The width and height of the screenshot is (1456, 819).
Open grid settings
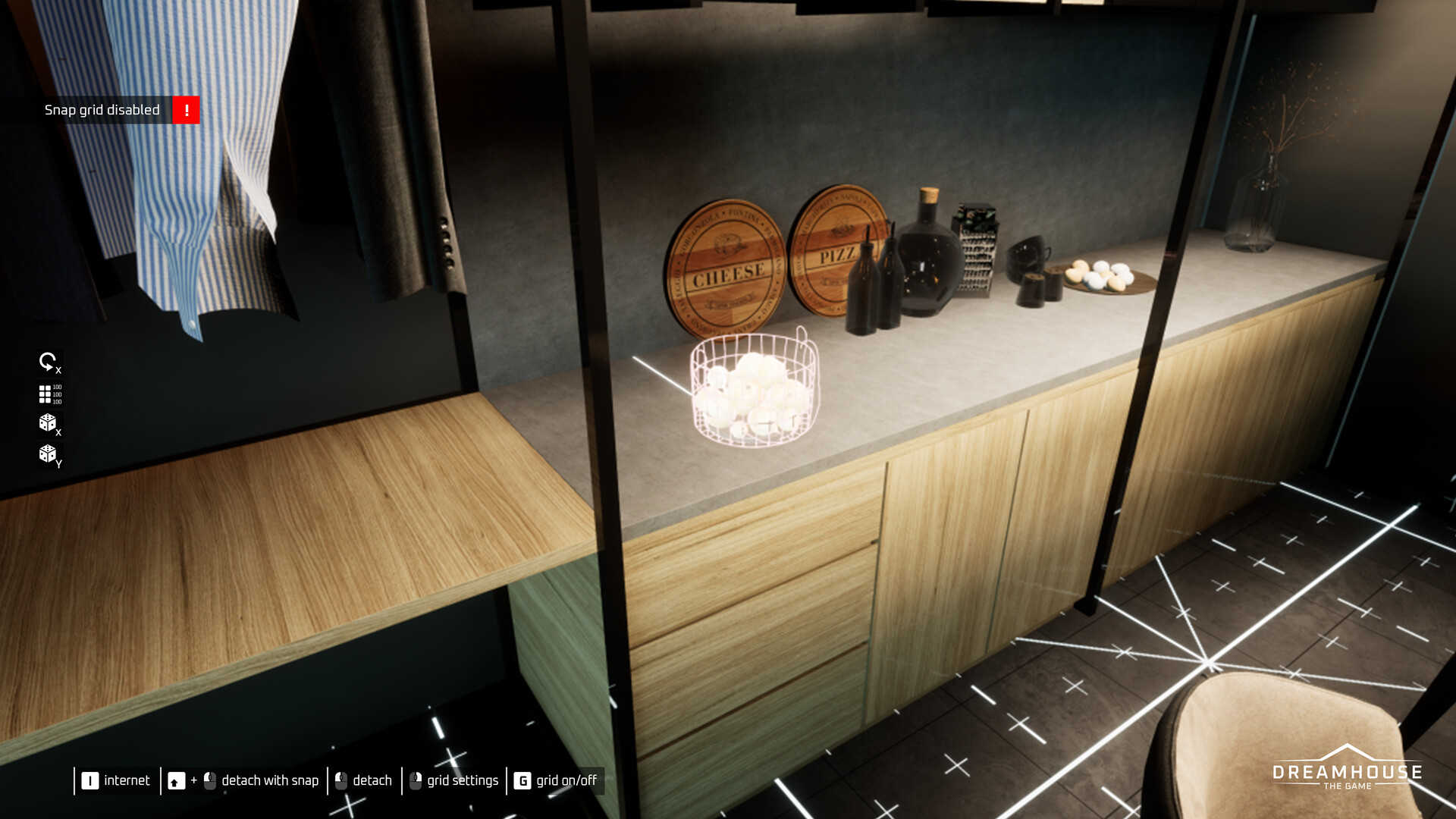[x=462, y=780]
